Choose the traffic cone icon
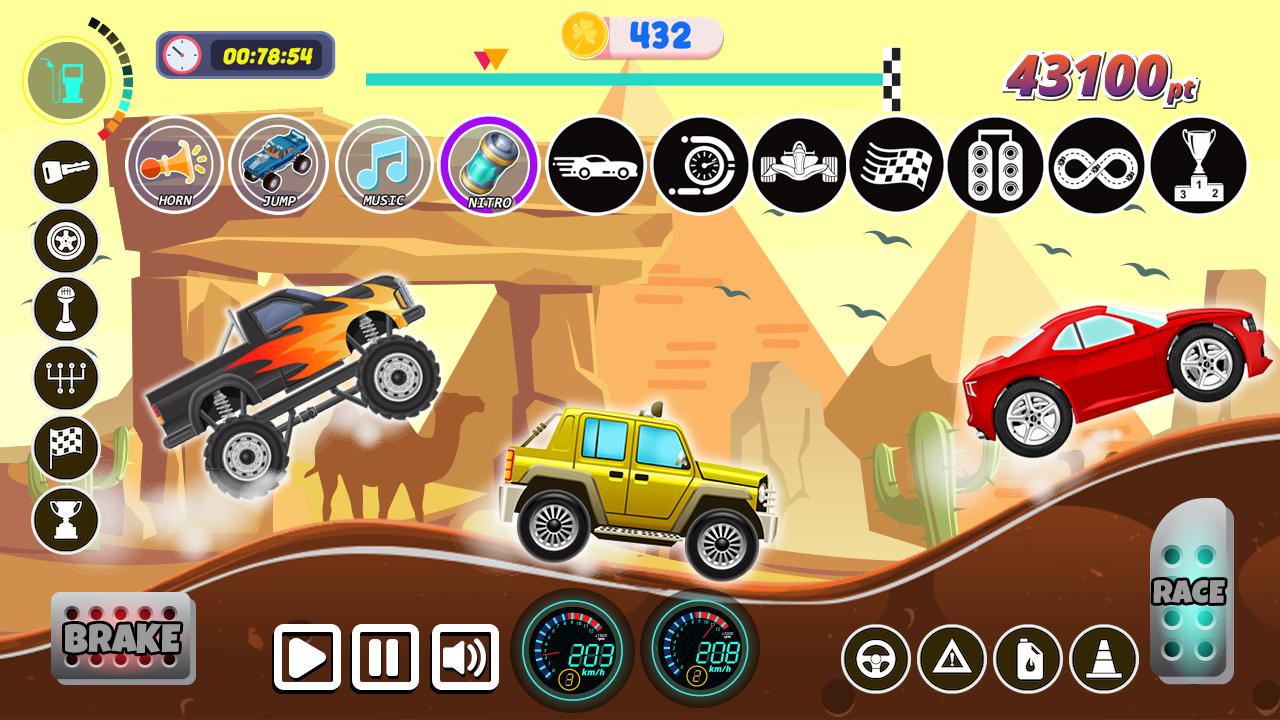 point(1104,659)
